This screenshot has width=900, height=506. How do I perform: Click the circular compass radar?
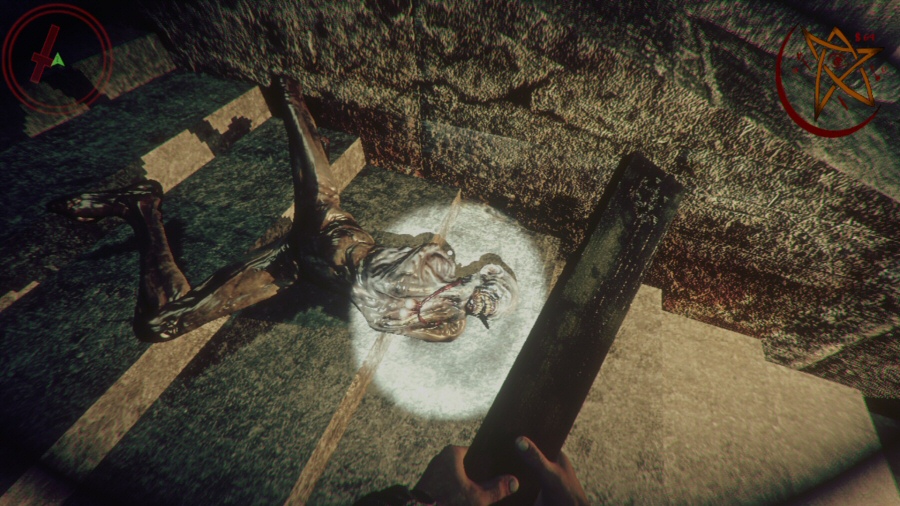[55, 59]
